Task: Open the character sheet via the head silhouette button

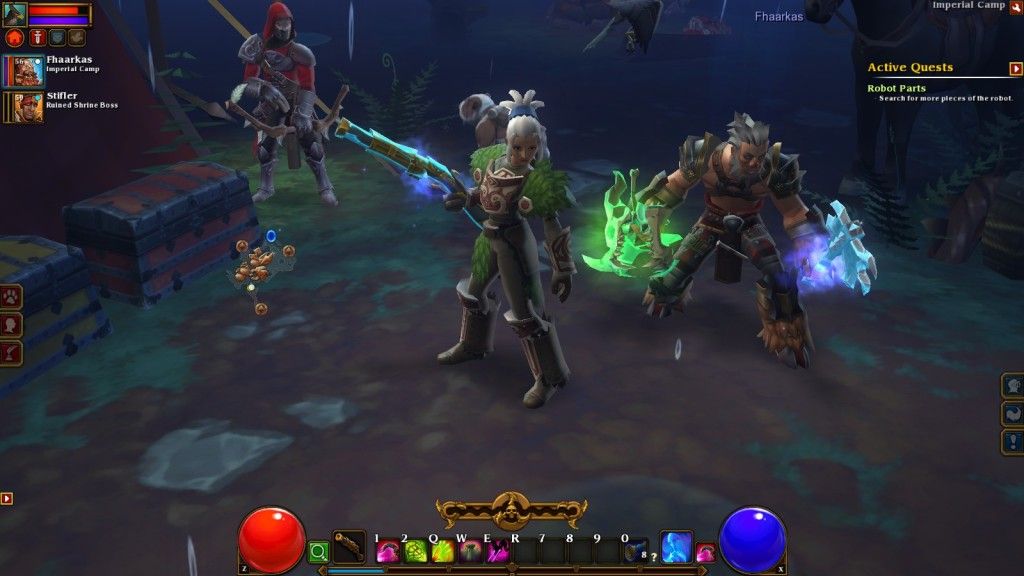Action: pos(12,325)
